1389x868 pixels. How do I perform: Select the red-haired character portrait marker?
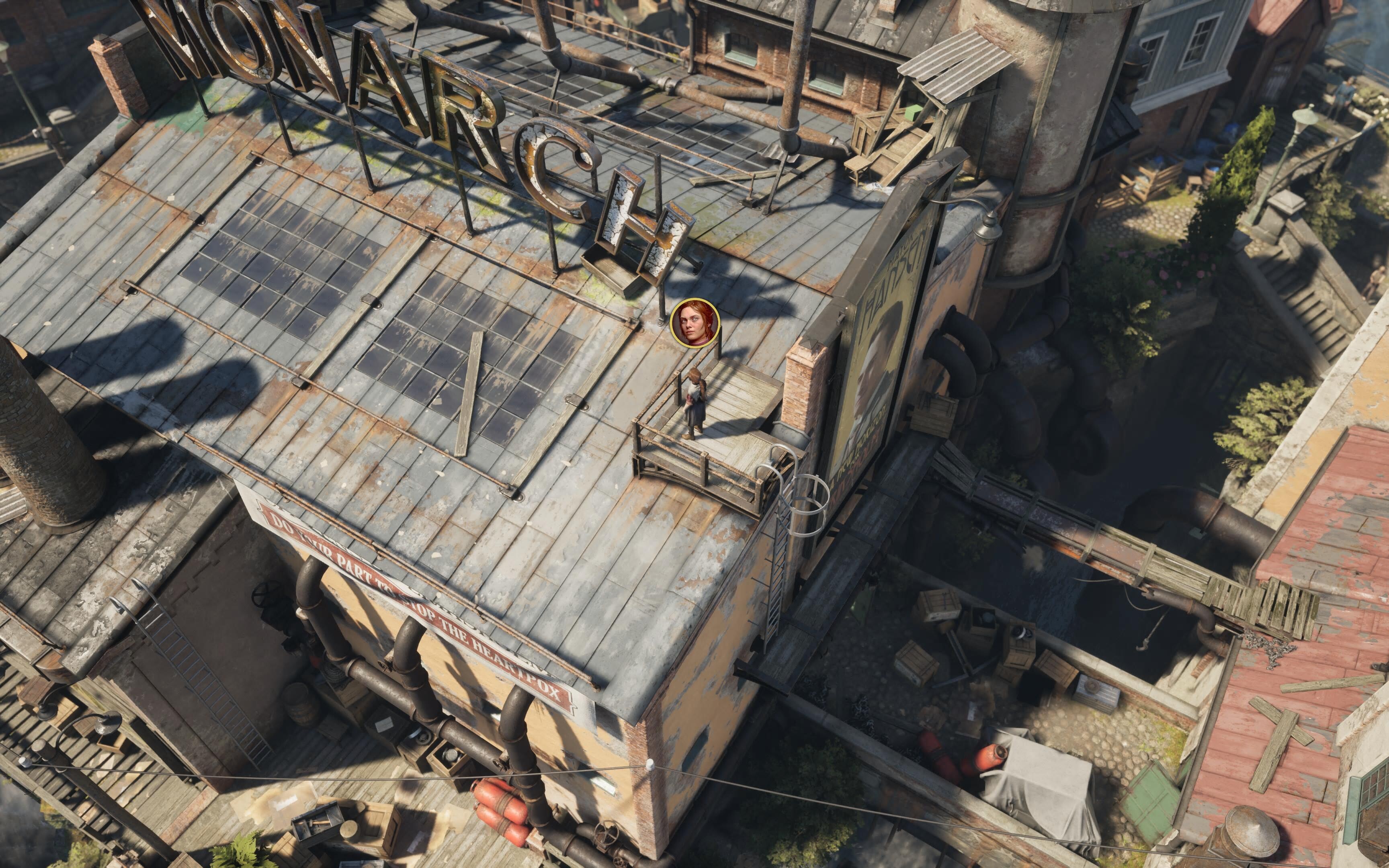pyautogui.click(x=694, y=323)
